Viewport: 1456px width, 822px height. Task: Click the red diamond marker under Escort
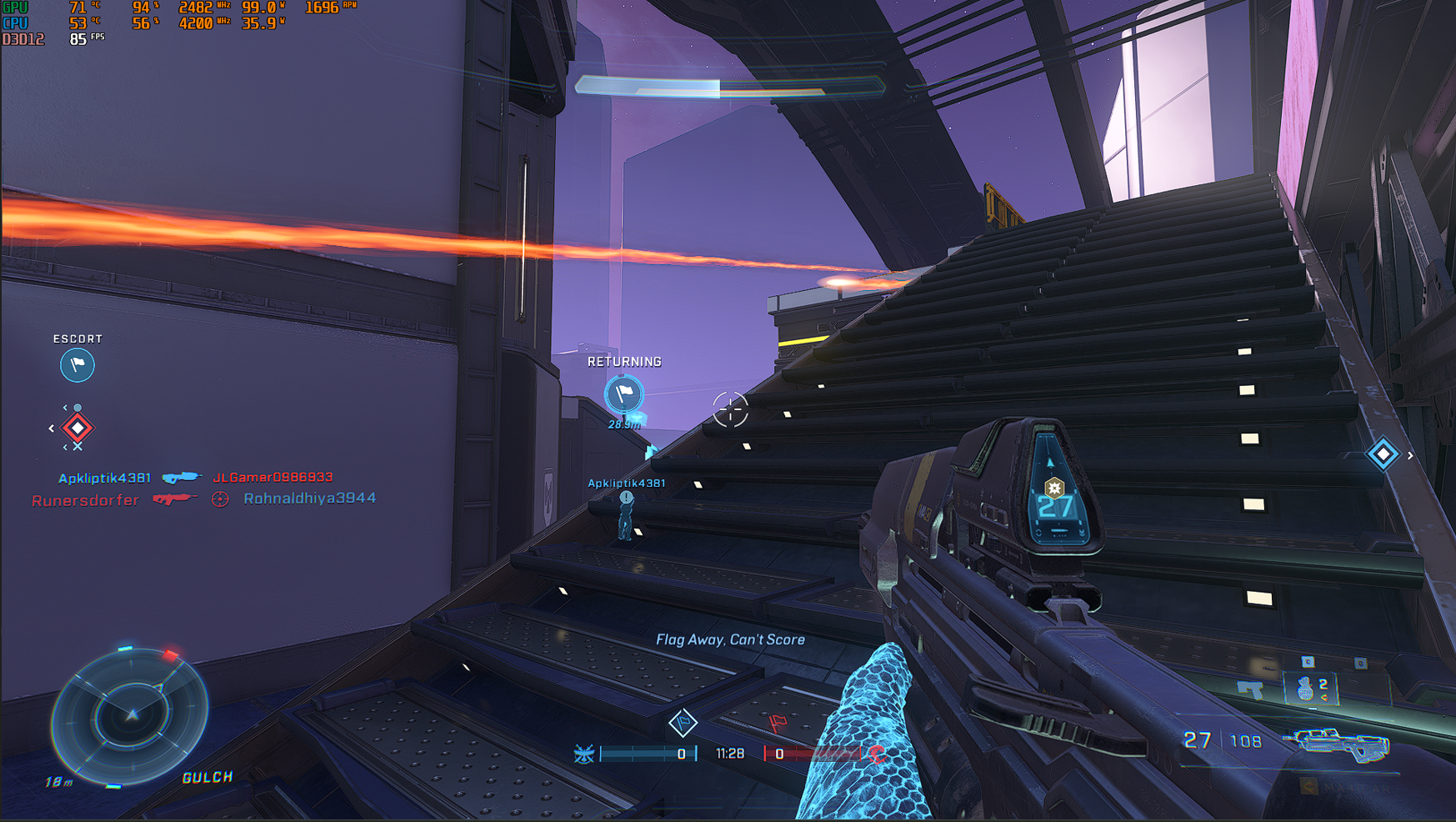coord(78,428)
